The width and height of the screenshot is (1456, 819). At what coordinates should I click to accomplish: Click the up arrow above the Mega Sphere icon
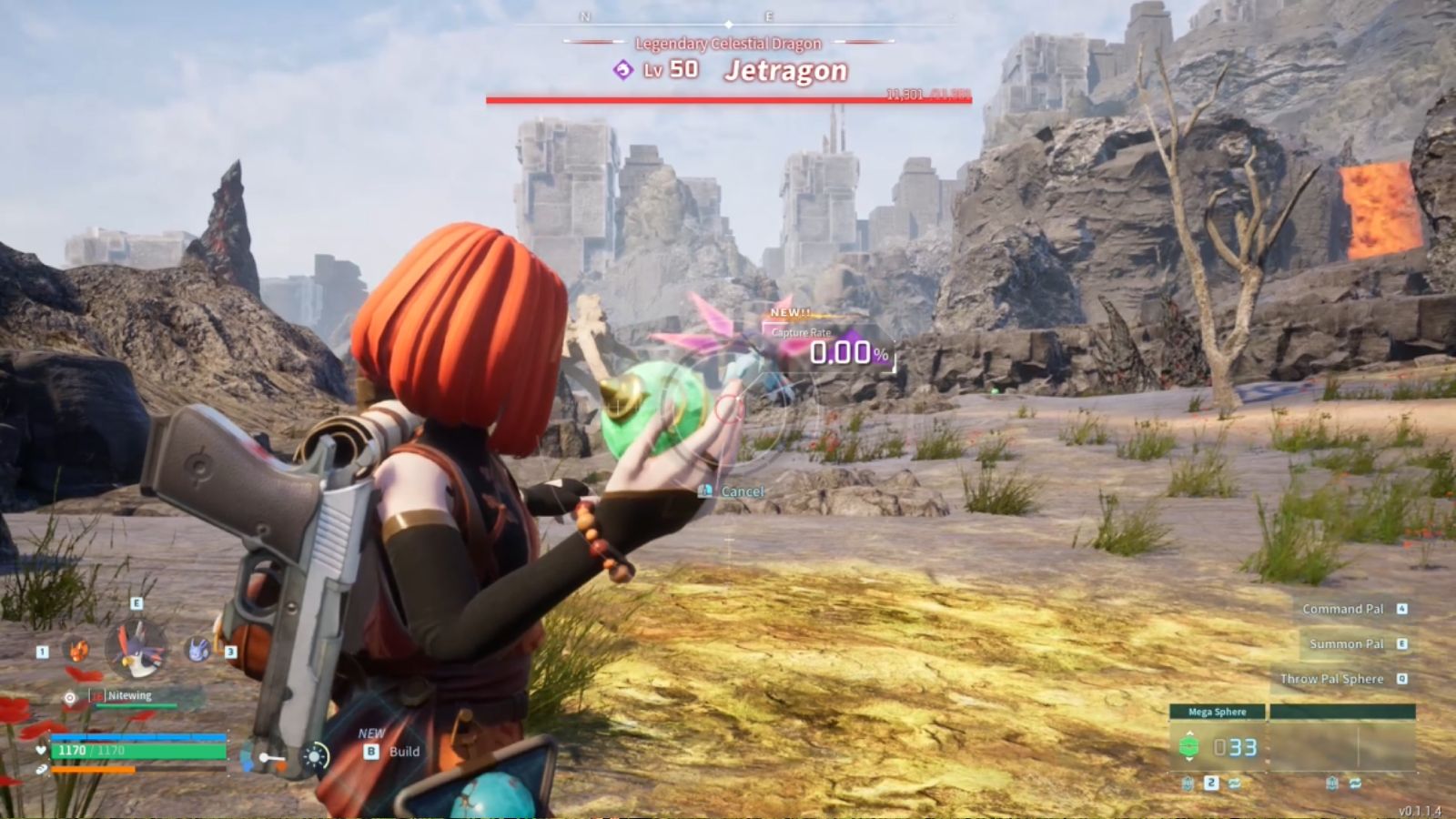click(x=1190, y=733)
